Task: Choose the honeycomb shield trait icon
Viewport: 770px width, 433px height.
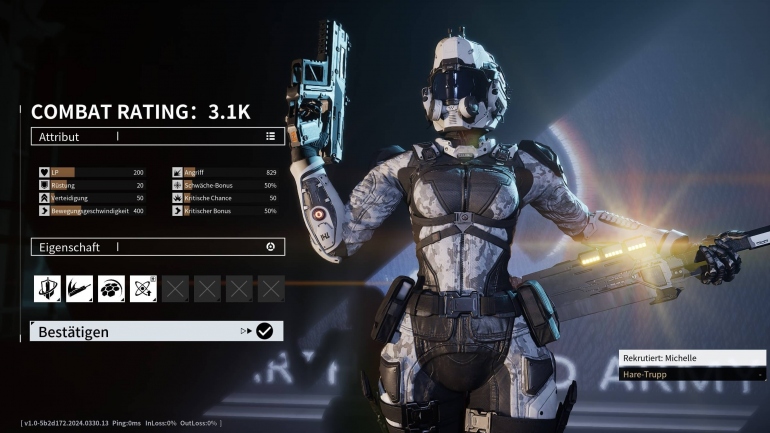Action: (111, 289)
